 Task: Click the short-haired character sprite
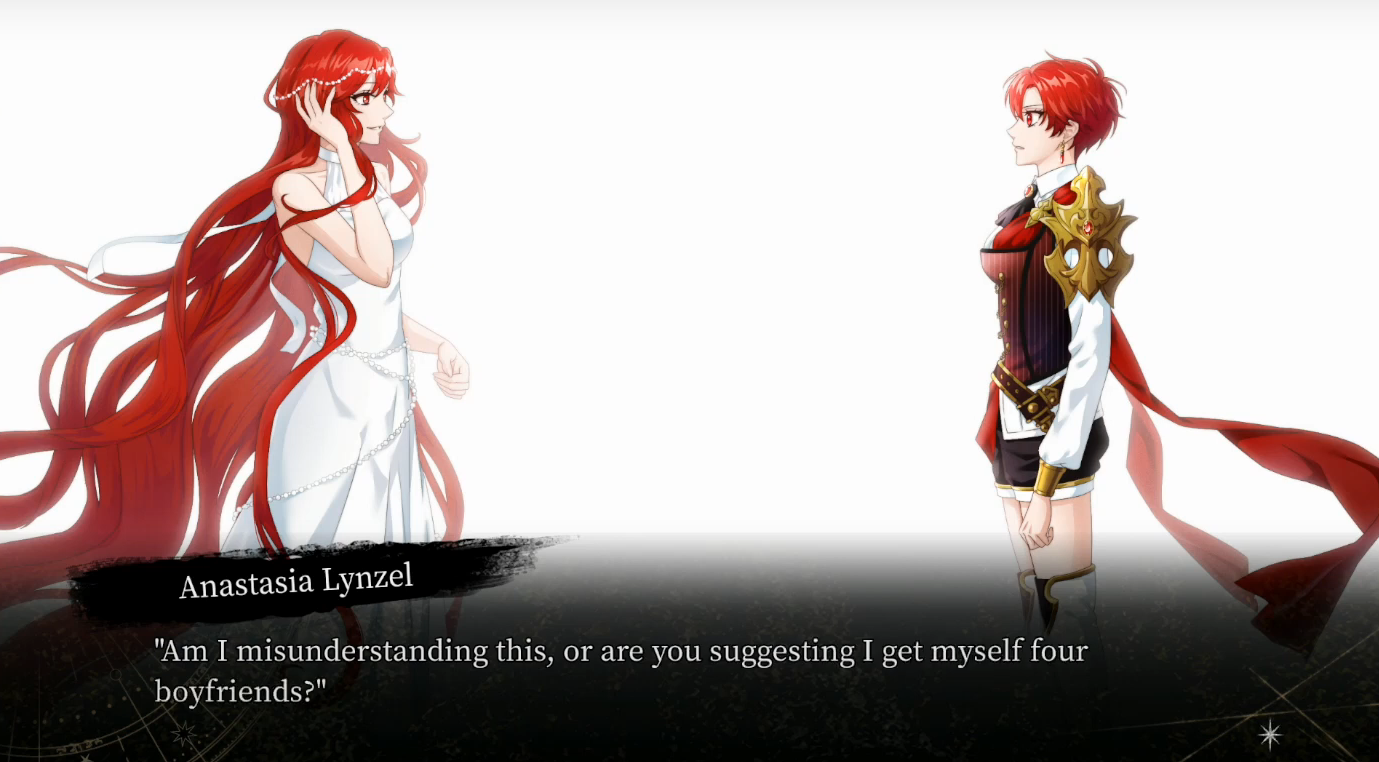pos(1030,300)
